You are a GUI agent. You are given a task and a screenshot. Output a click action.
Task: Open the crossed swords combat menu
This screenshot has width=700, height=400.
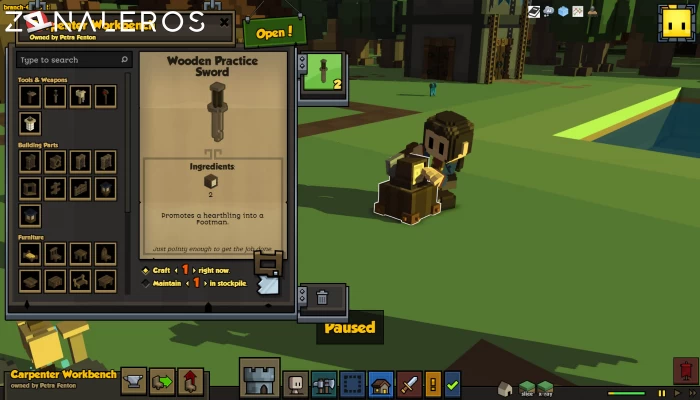click(x=409, y=382)
